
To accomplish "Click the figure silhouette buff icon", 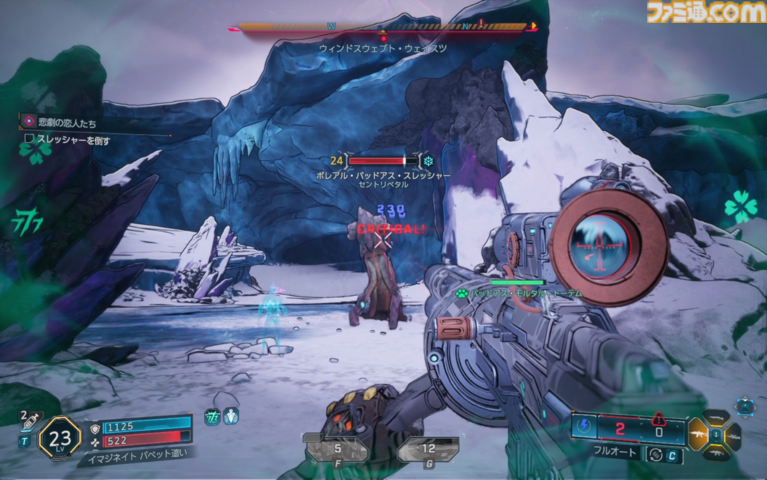I will coord(231,416).
